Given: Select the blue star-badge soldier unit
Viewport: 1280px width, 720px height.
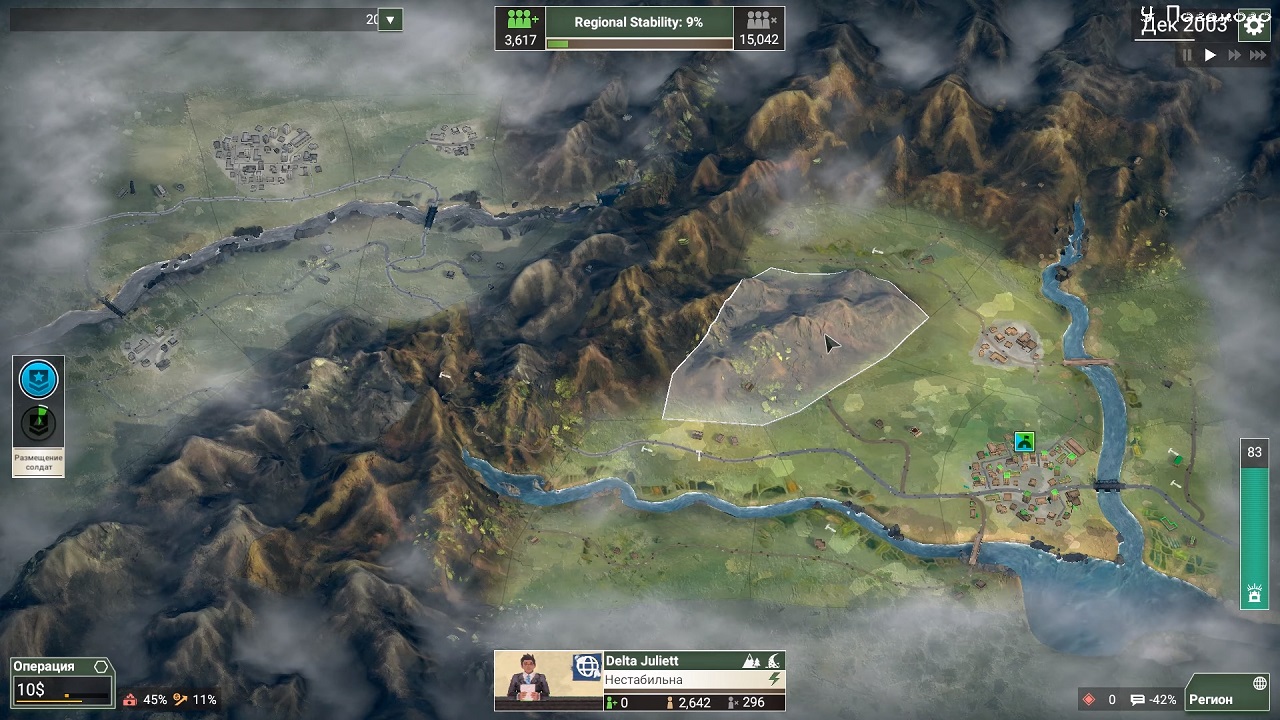Looking at the screenshot, I should 39,379.
